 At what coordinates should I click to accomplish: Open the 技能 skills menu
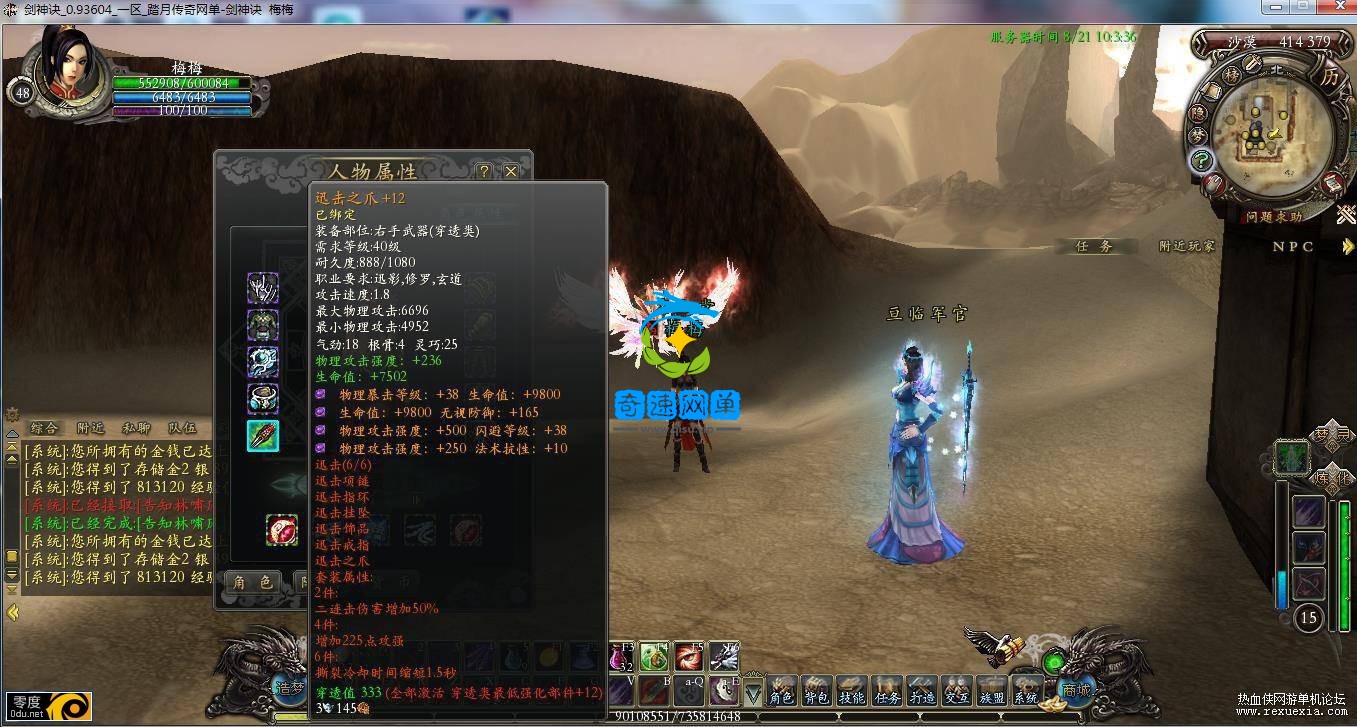(852, 690)
